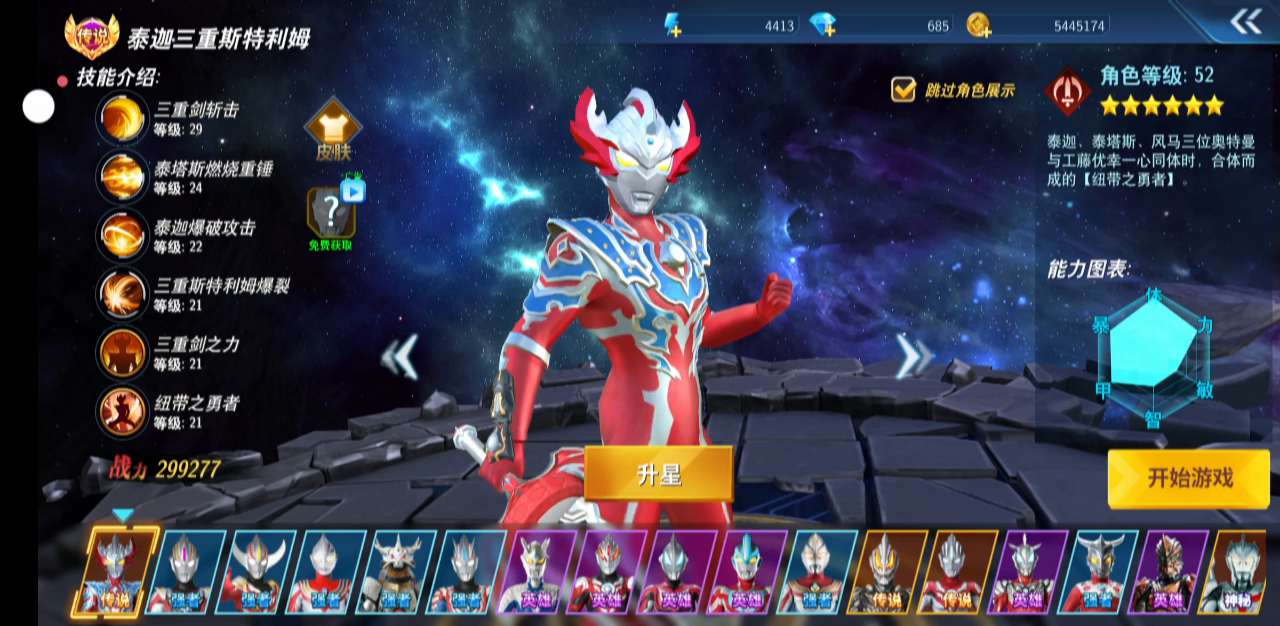
Task: Select the 泰塔斯燃烧重锤 skill icon
Action: click(122, 176)
